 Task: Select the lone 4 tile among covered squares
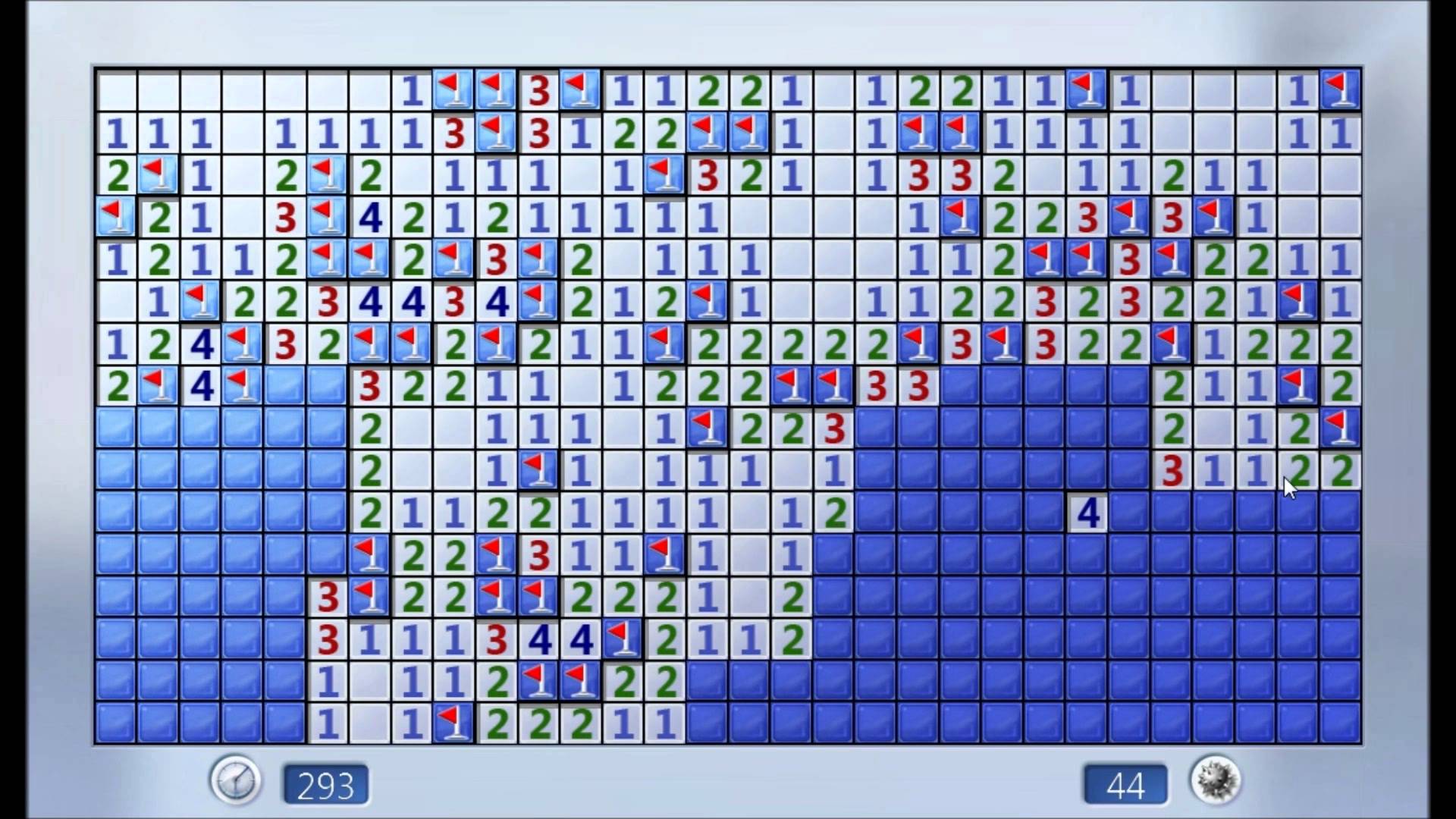[1087, 513]
